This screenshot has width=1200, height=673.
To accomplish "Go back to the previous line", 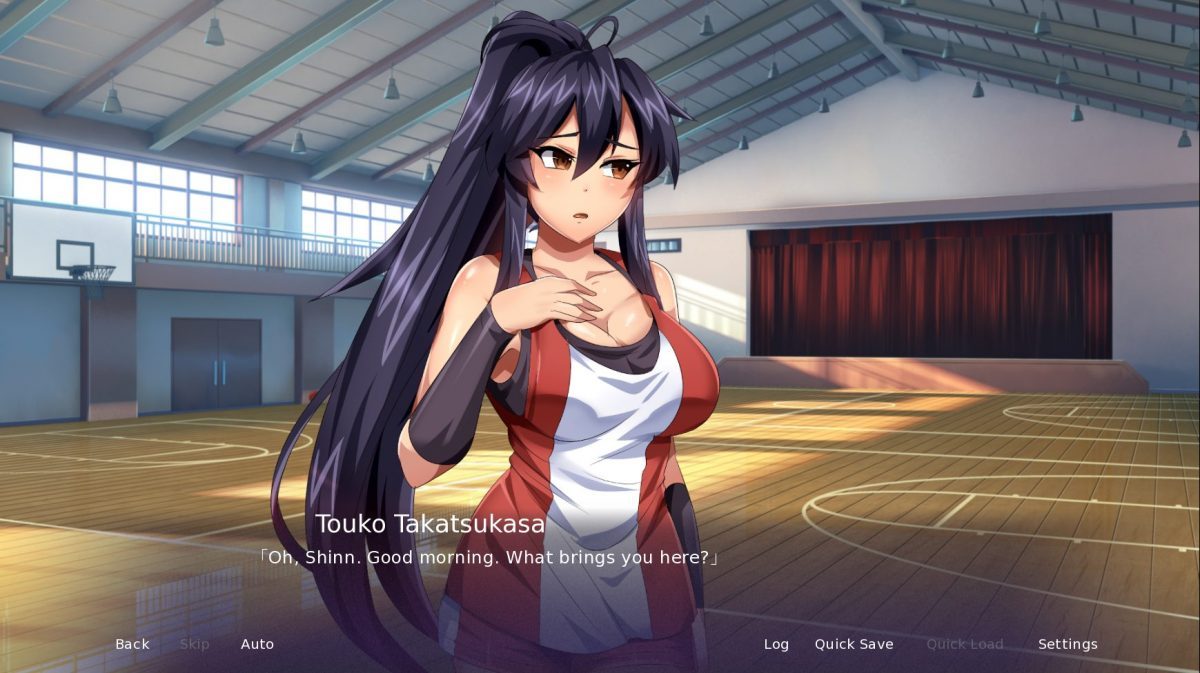I will click(x=132, y=644).
